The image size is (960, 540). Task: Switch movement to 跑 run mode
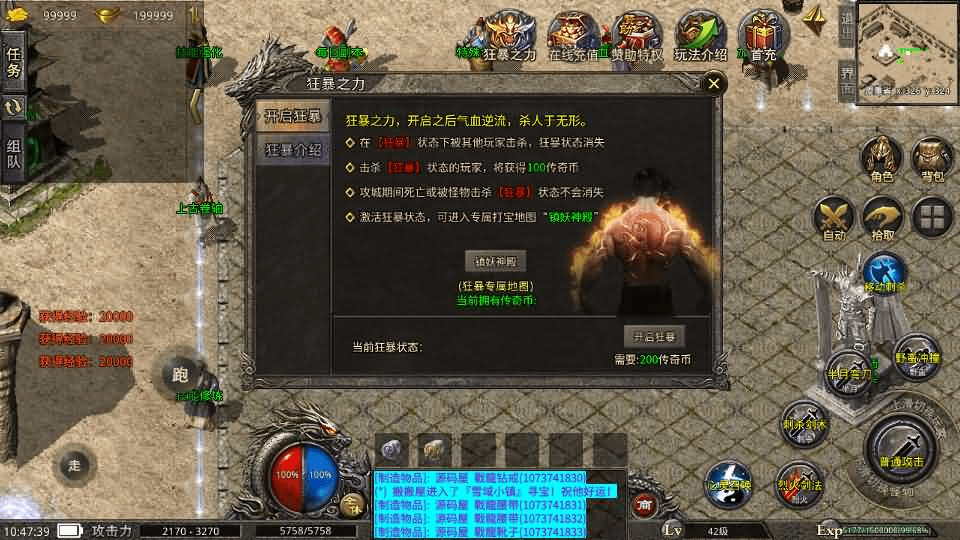pos(180,376)
